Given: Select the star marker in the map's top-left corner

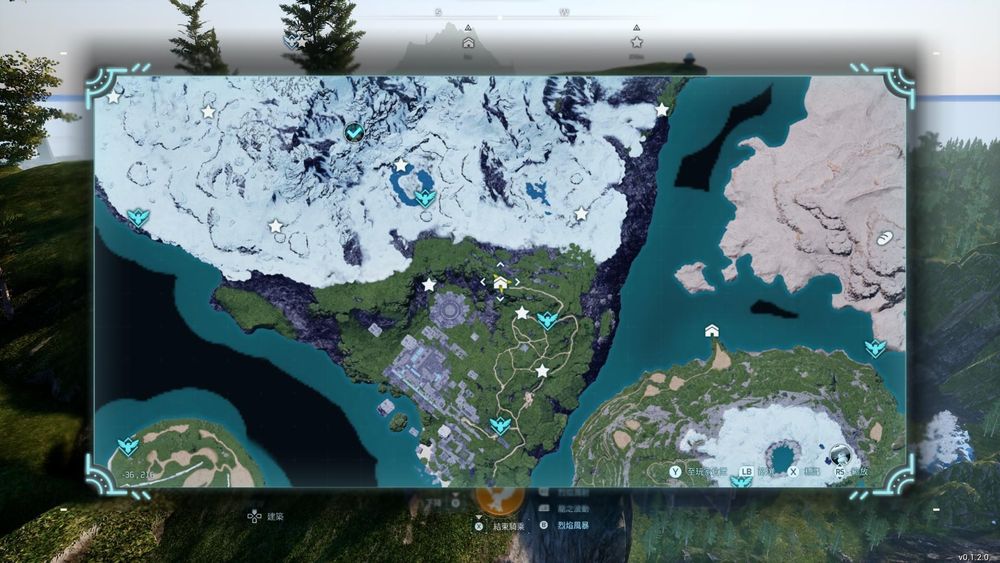Looking at the screenshot, I should [x=114, y=97].
